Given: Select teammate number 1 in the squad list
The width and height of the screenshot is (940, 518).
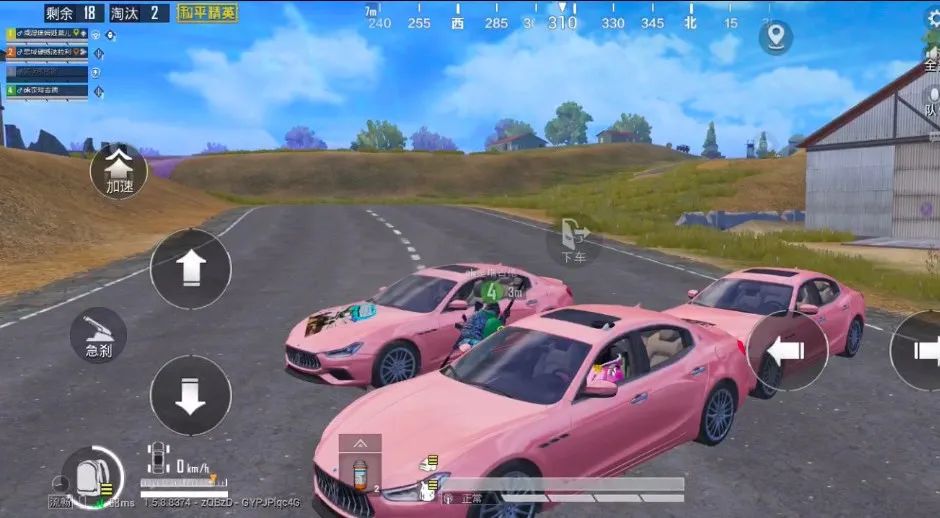Looking at the screenshot, I should [48, 33].
